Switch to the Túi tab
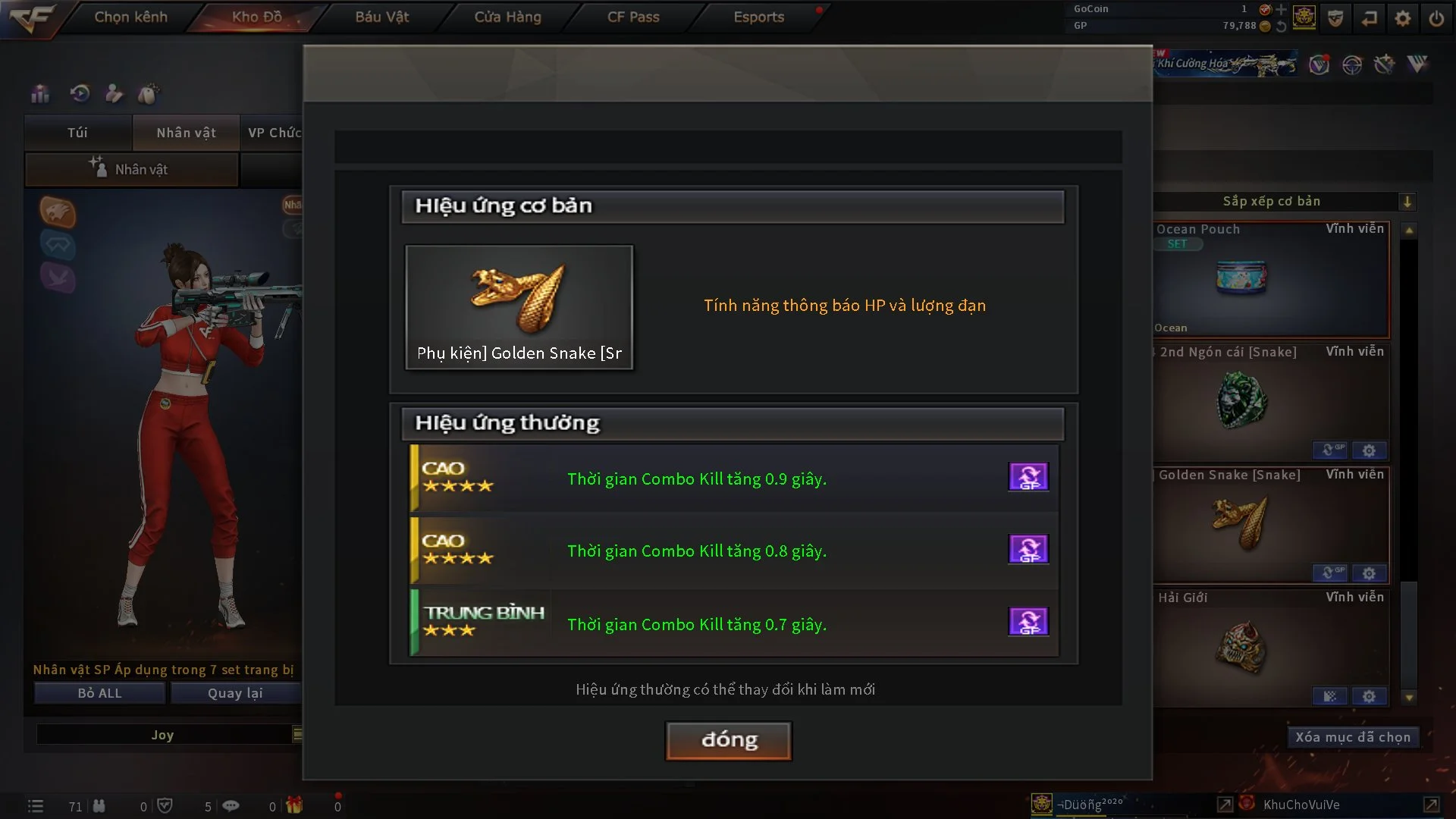Screen dimensions: 1456x819 (x=77, y=133)
